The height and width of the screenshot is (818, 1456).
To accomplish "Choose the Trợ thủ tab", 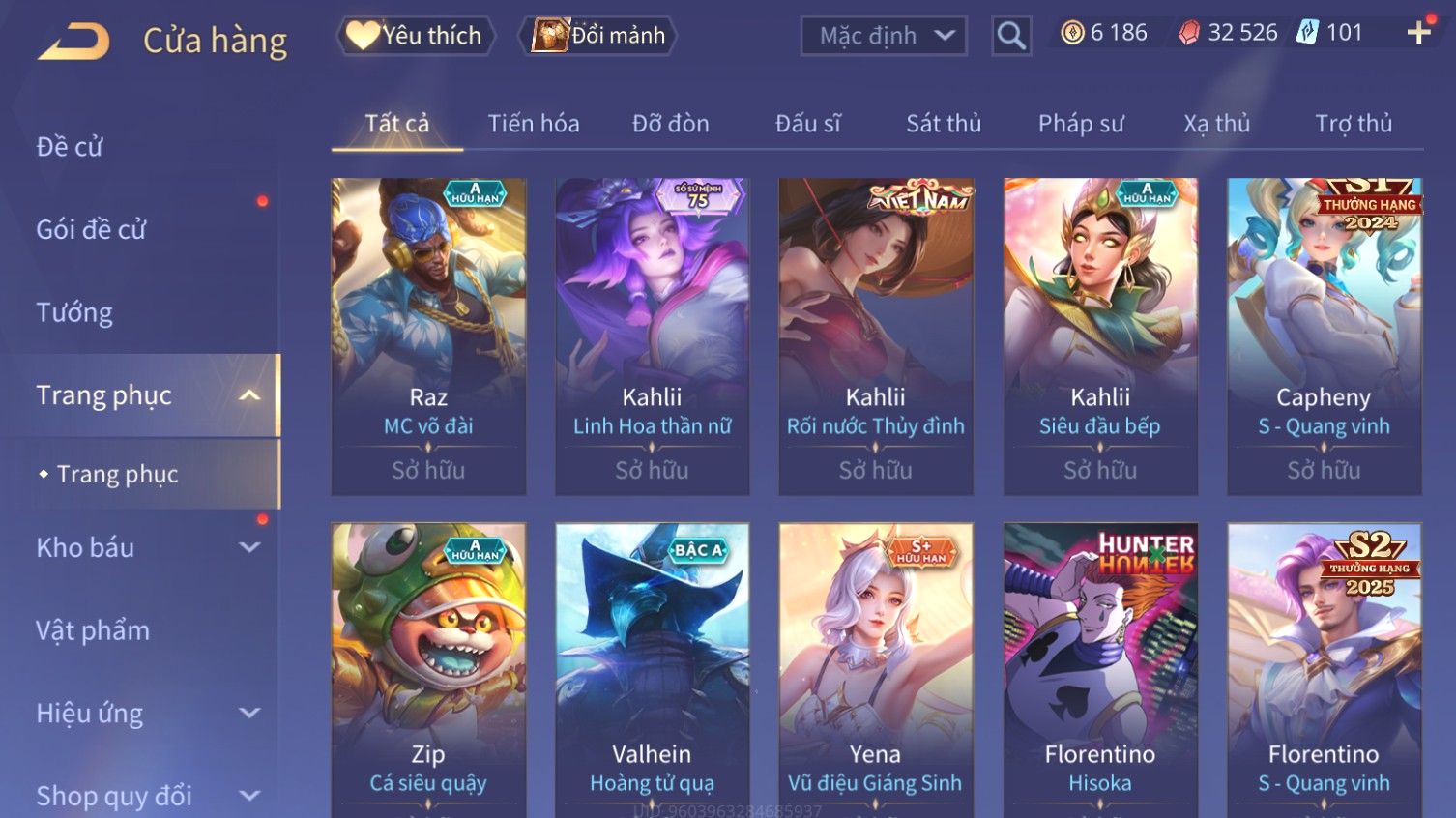I will pyautogui.click(x=1353, y=124).
